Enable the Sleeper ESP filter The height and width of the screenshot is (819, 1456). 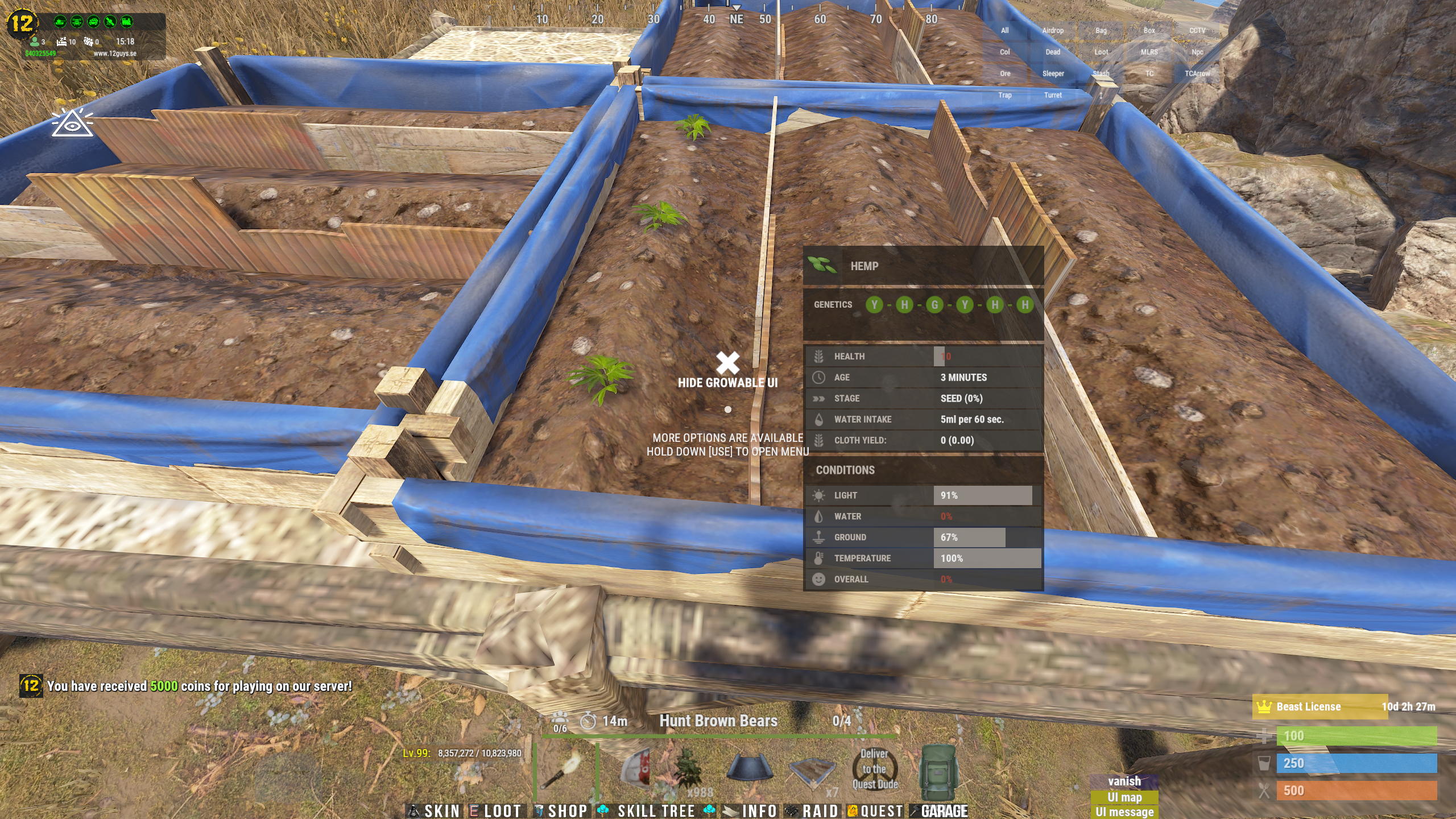coord(1053,74)
